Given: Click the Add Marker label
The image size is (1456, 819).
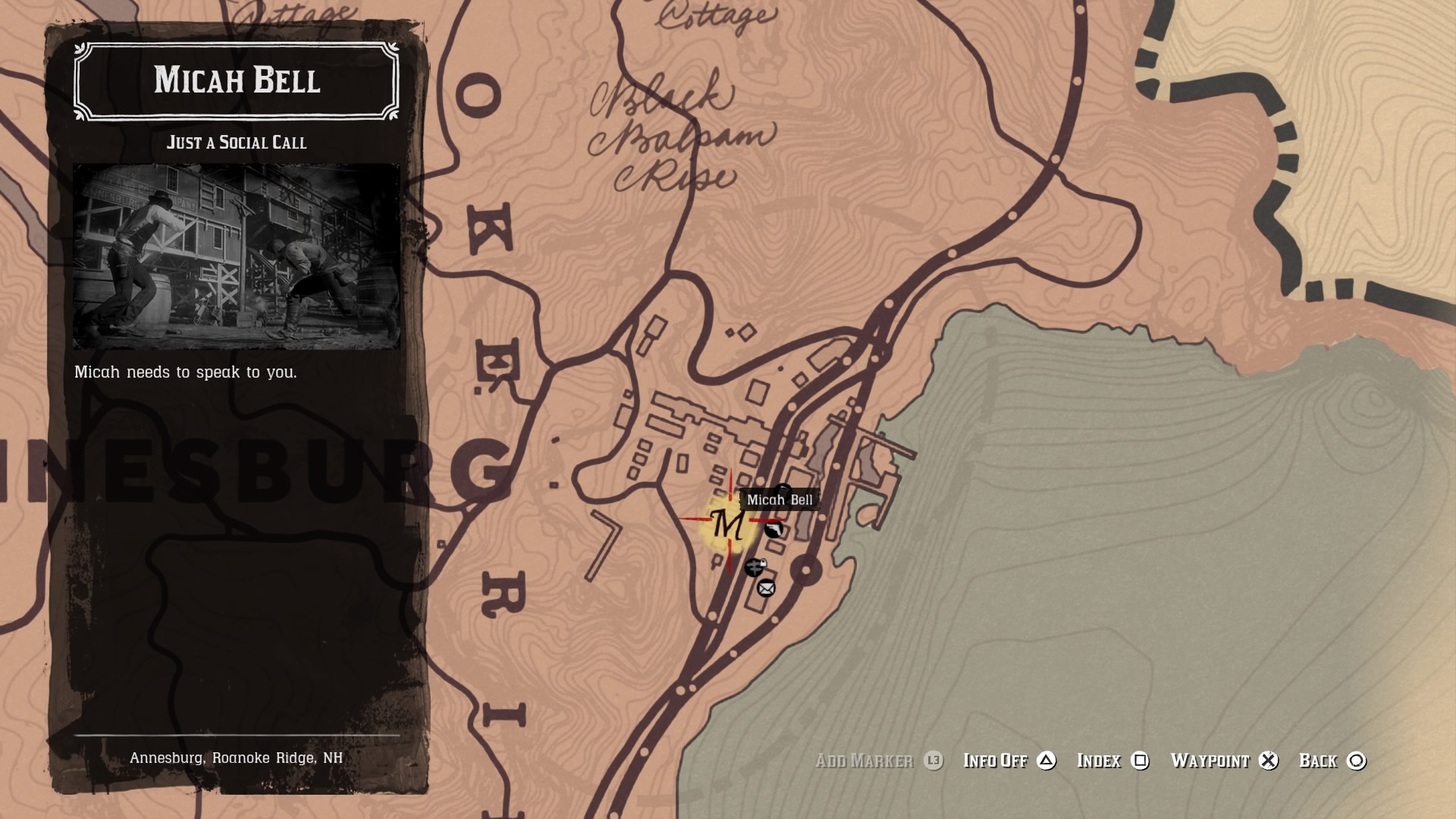Looking at the screenshot, I should (864, 761).
